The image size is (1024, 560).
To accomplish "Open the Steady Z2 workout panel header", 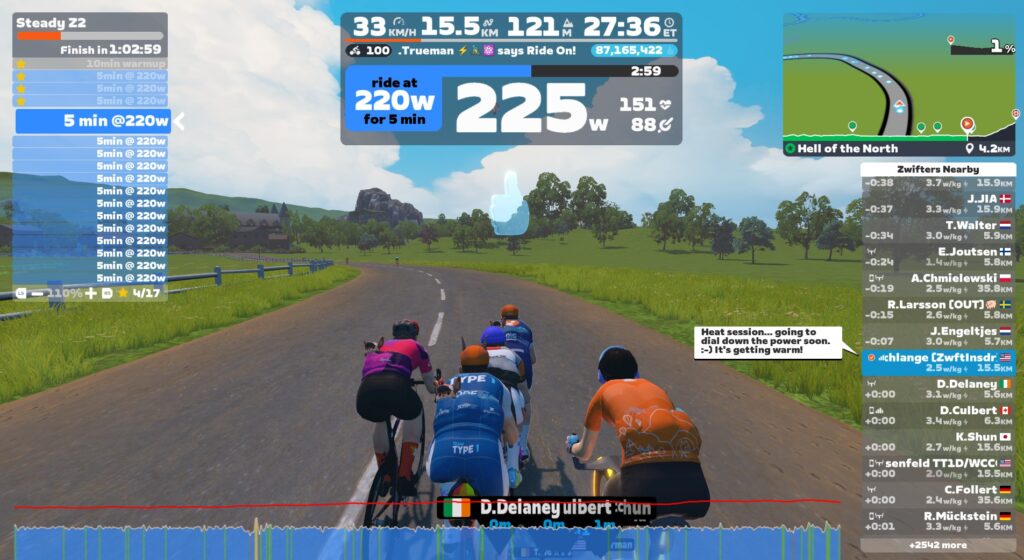I will click(x=90, y=22).
